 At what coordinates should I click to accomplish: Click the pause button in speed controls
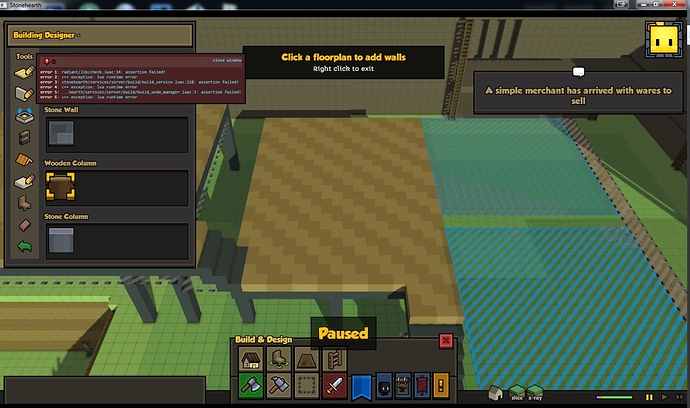(x=649, y=397)
